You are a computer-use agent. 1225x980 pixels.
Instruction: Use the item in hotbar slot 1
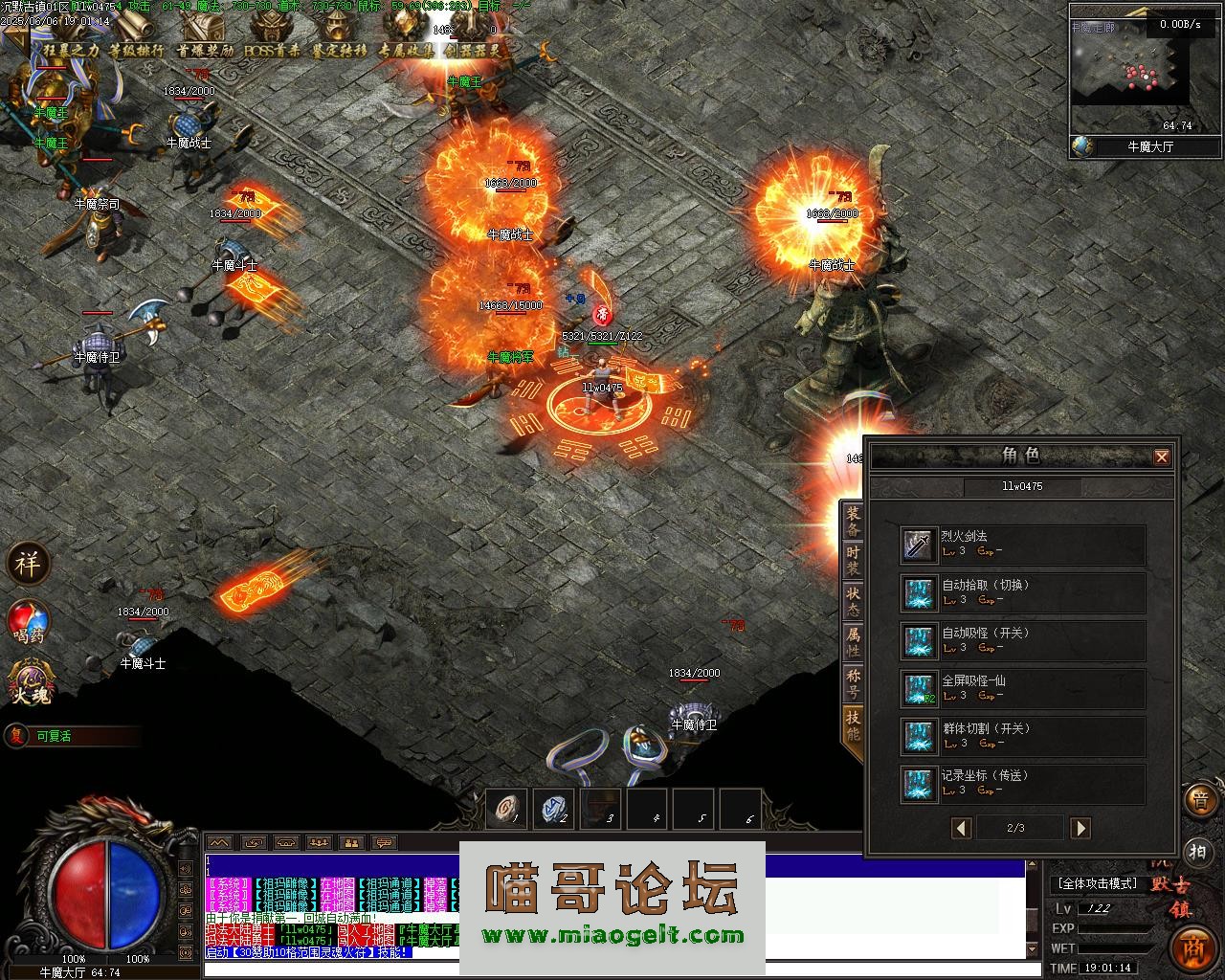507,810
